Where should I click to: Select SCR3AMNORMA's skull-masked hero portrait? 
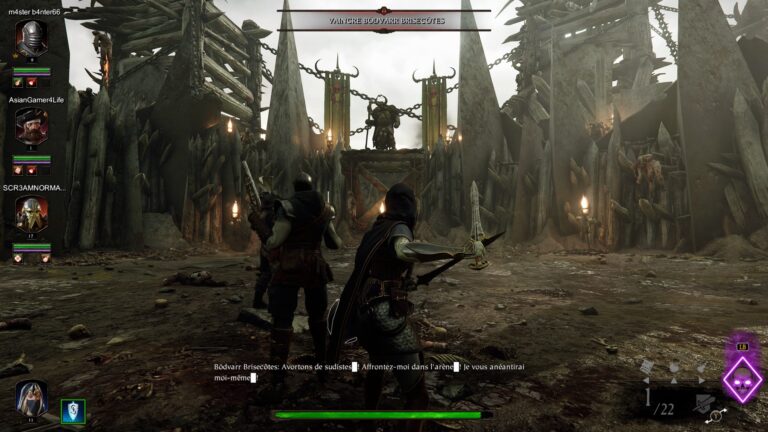pos(31,212)
